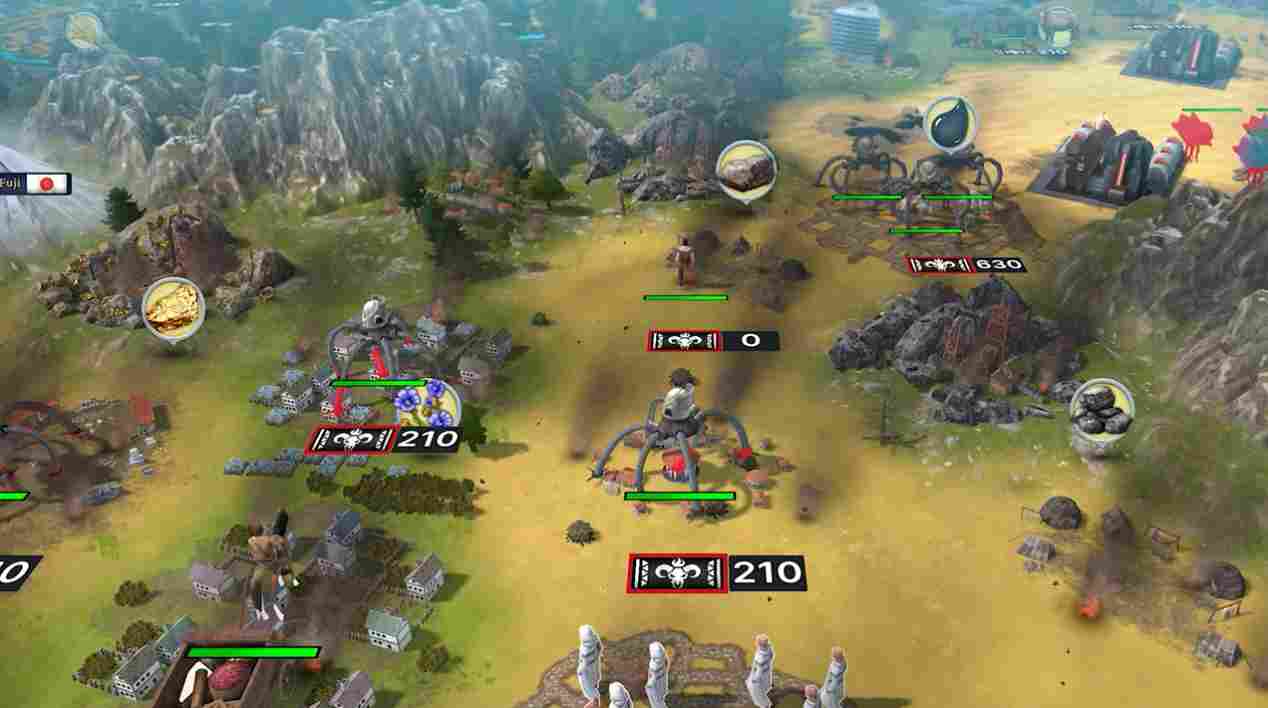
Task: Click the oil droplet resource icon
Action: point(950,124)
